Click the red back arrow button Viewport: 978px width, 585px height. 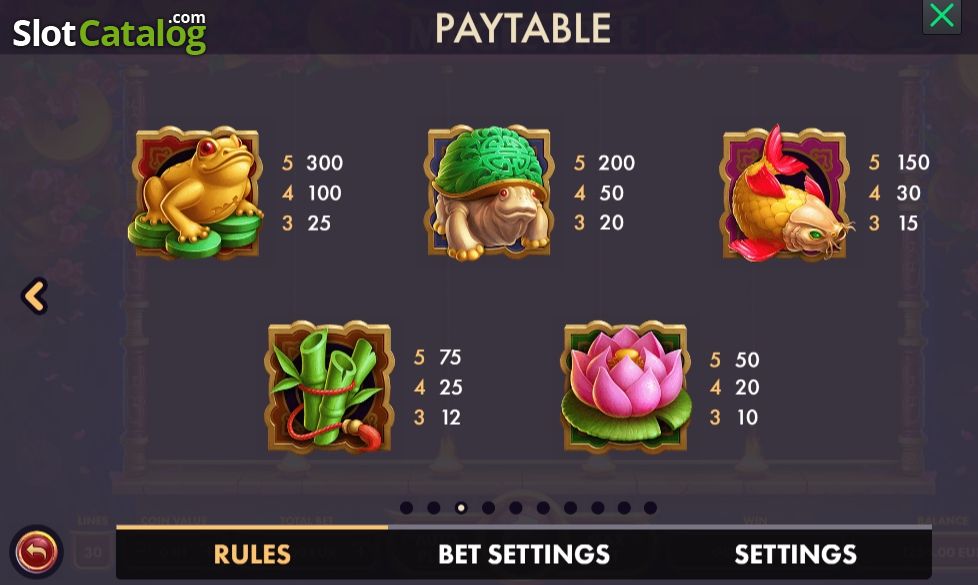click(x=37, y=551)
